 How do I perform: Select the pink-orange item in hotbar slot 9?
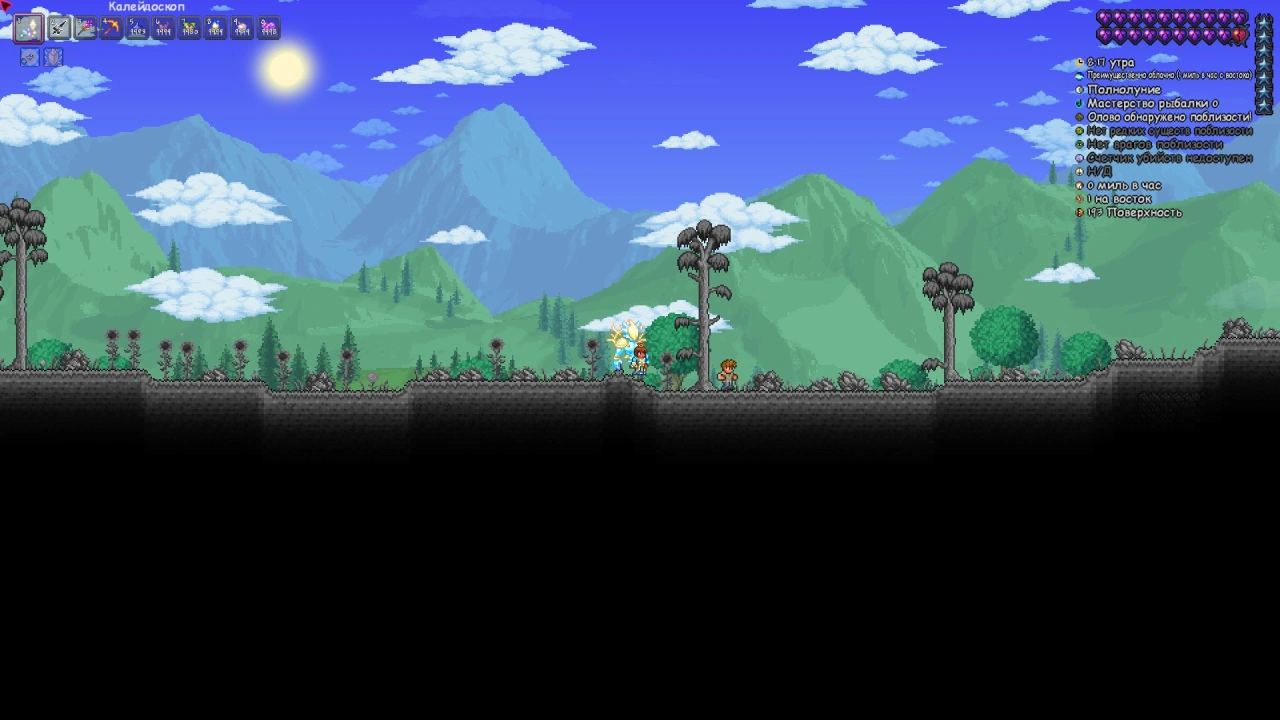[x=242, y=28]
